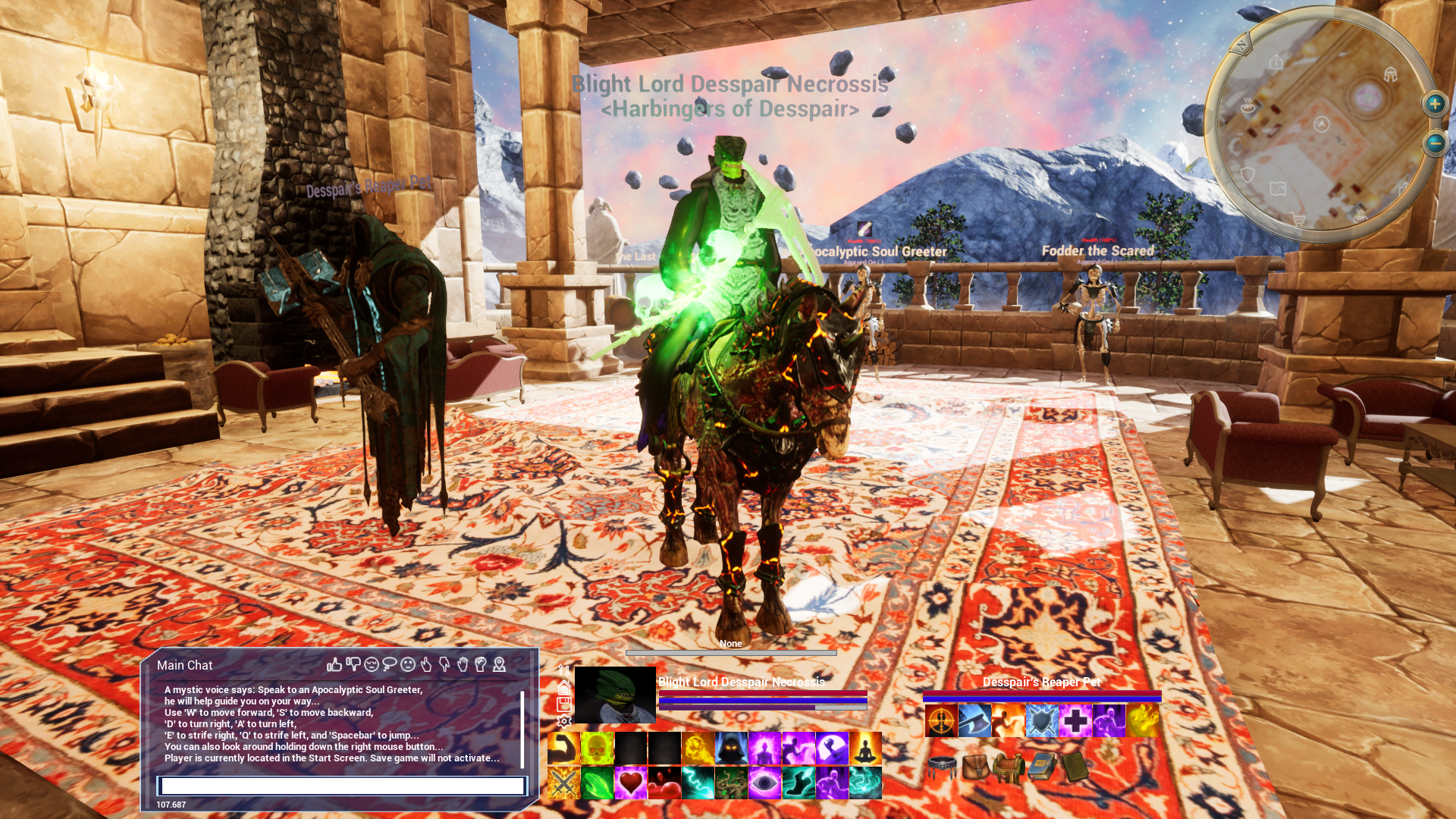Viewport: 1456px width, 819px height.
Task: Activate the meditation pose ability
Action: coord(865,748)
